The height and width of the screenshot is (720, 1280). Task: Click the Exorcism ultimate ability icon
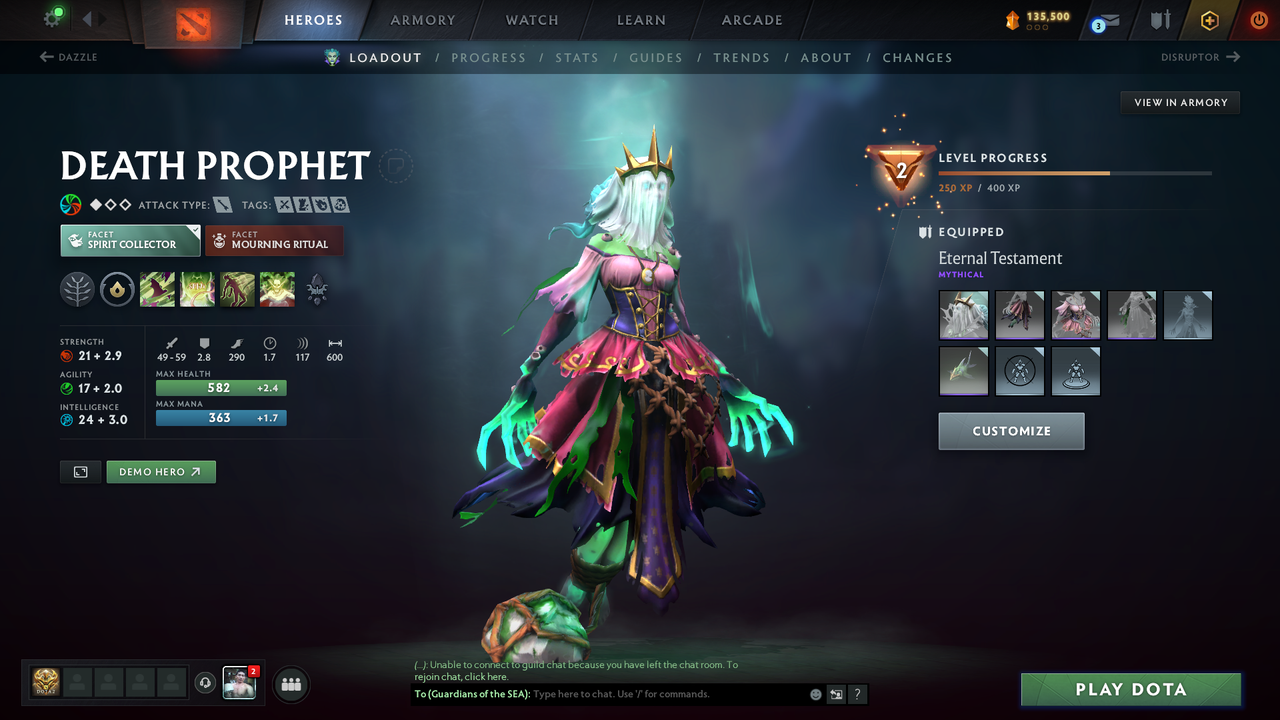pos(277,290)
